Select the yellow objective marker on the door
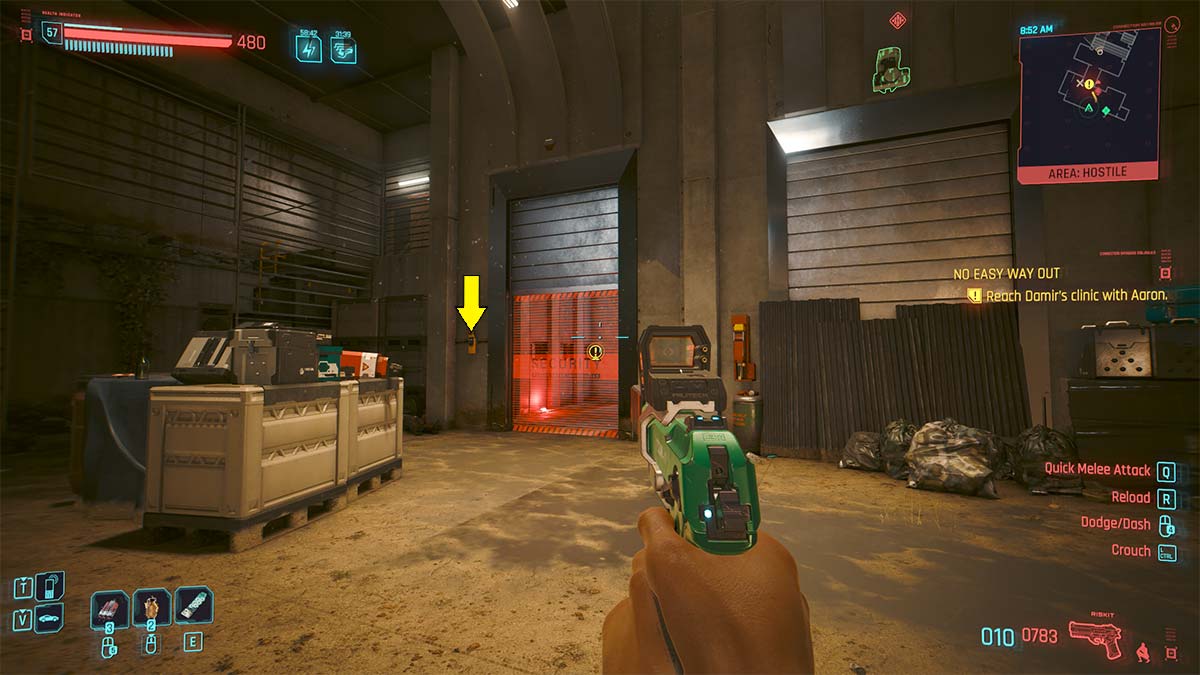Image resolution: width=1200 pixels, height=675 pixels. click(596, 351)
